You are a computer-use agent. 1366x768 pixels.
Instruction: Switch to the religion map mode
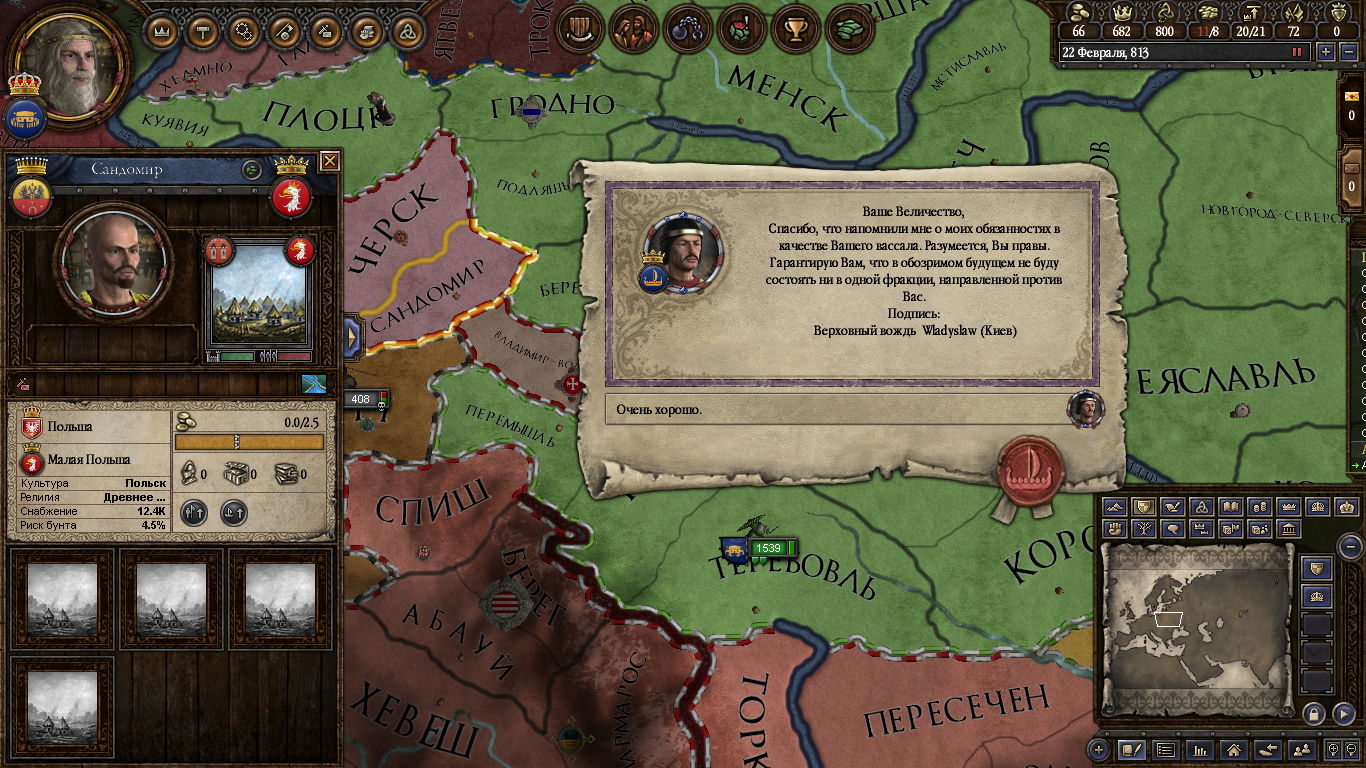[1202, 507]
